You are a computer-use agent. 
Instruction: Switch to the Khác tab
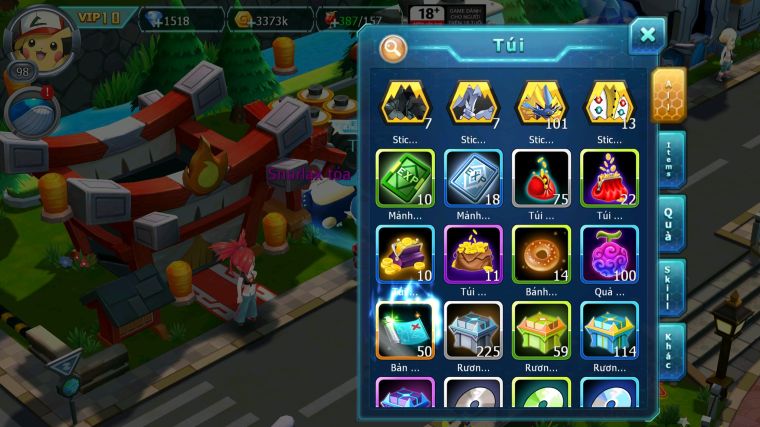coord(669,352)
